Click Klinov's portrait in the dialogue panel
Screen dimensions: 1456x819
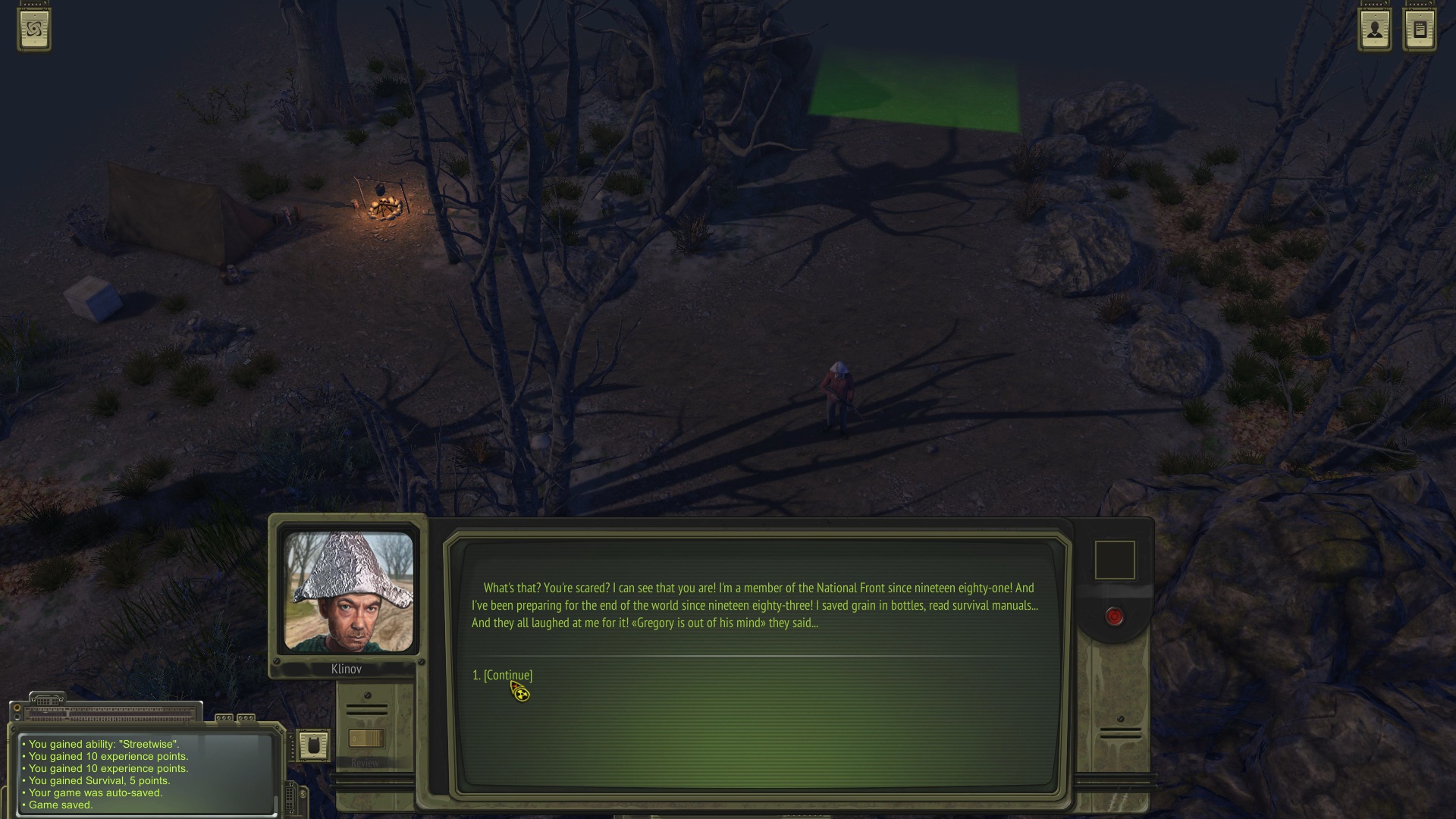coord(348,591)
